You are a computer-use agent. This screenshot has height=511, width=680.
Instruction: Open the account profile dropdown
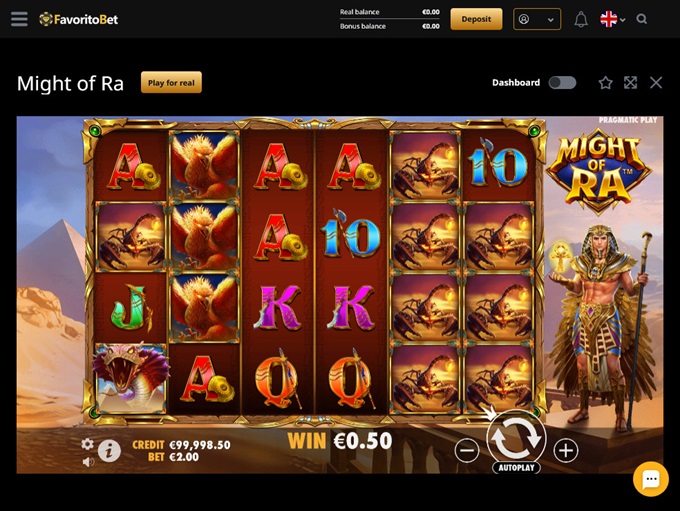click(x=537, y=19)
